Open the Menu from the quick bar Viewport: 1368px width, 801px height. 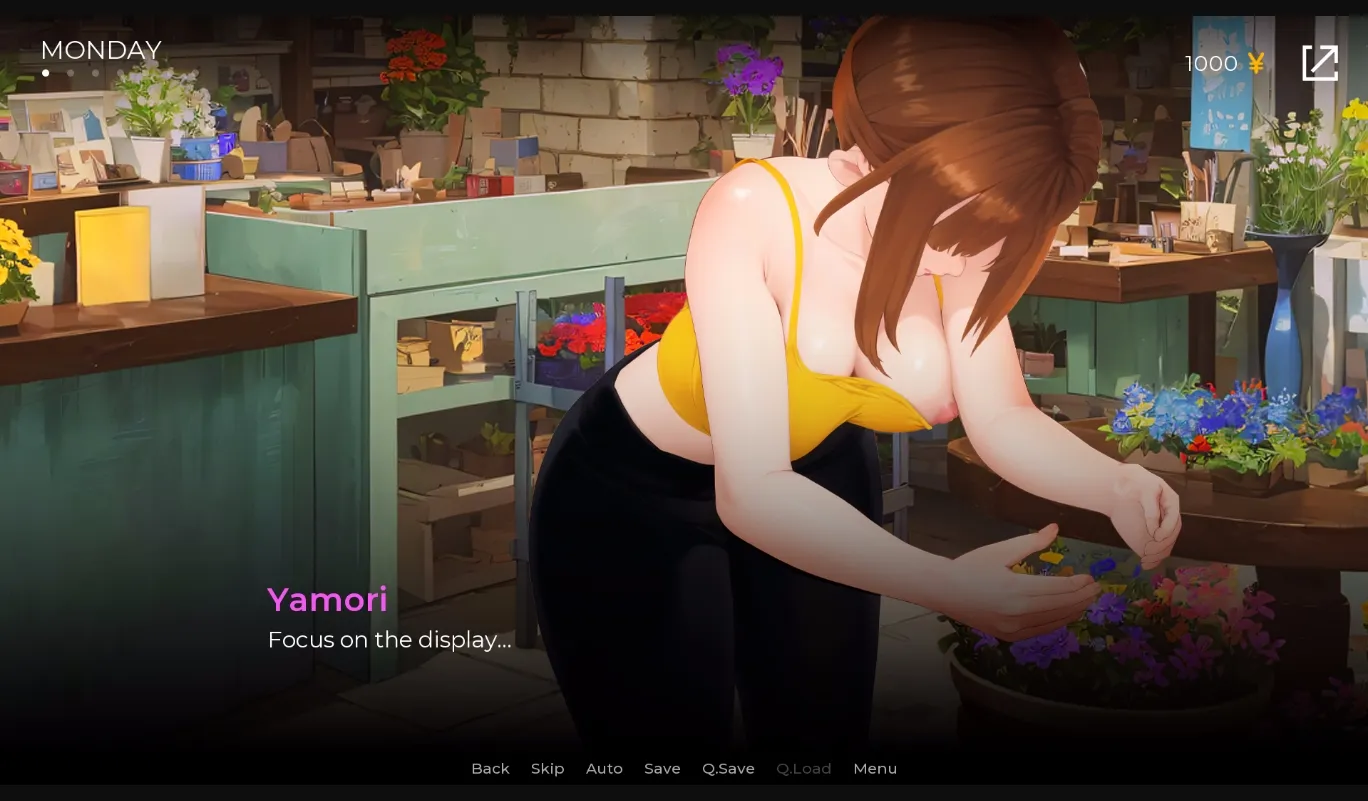coord(875,768)
